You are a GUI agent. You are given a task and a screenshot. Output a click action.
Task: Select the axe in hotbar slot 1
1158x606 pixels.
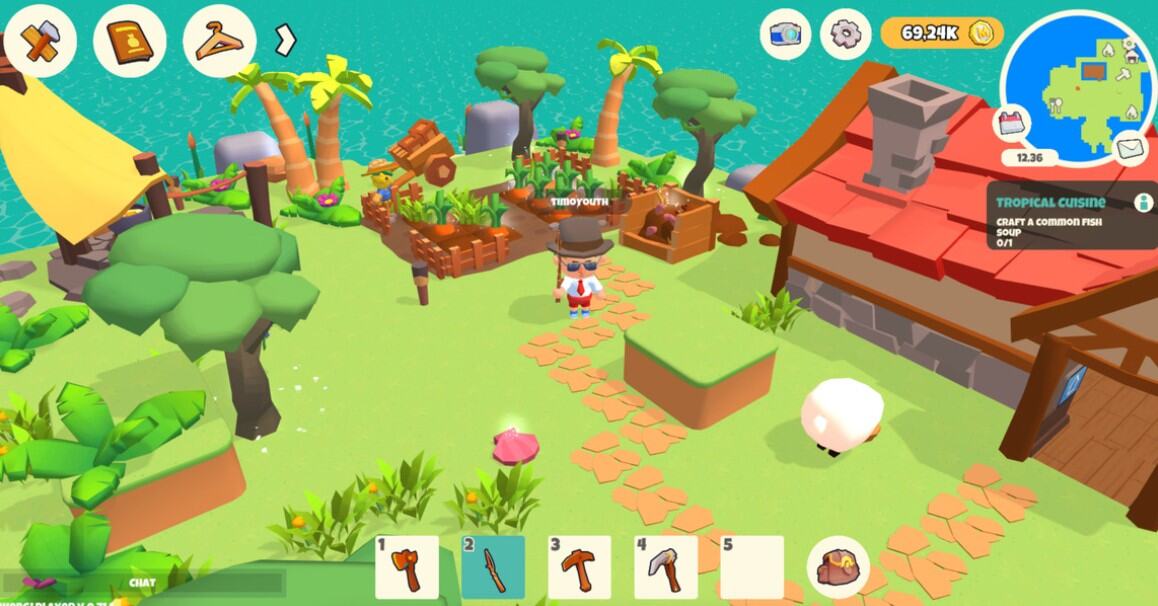(407, 567)
